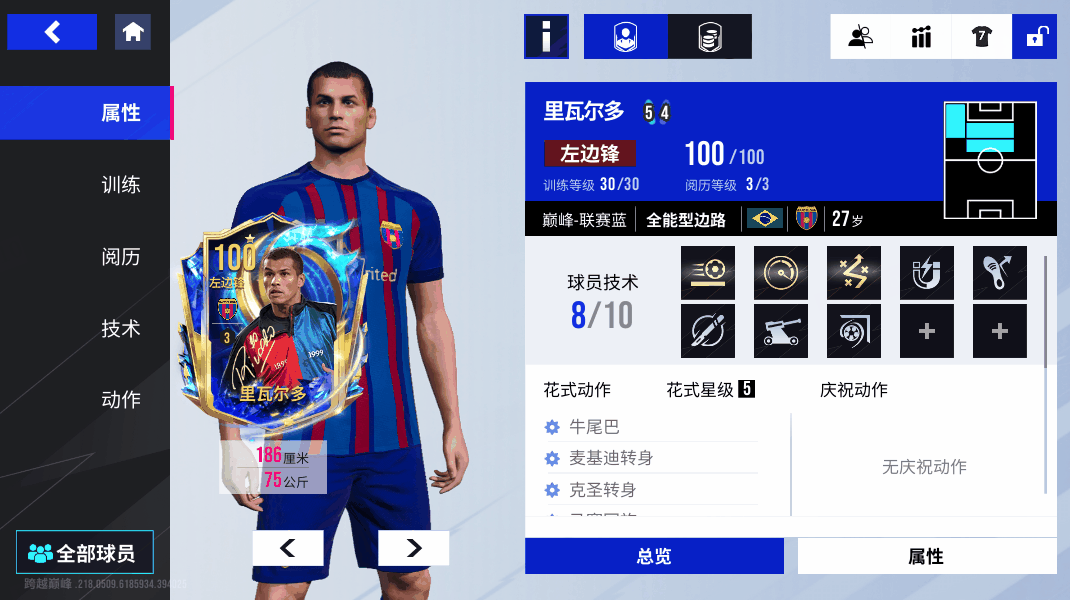The height and width of the screenshot is (600, 1070).
Task: Select the magnet skill icon
Action: point(926,273)
